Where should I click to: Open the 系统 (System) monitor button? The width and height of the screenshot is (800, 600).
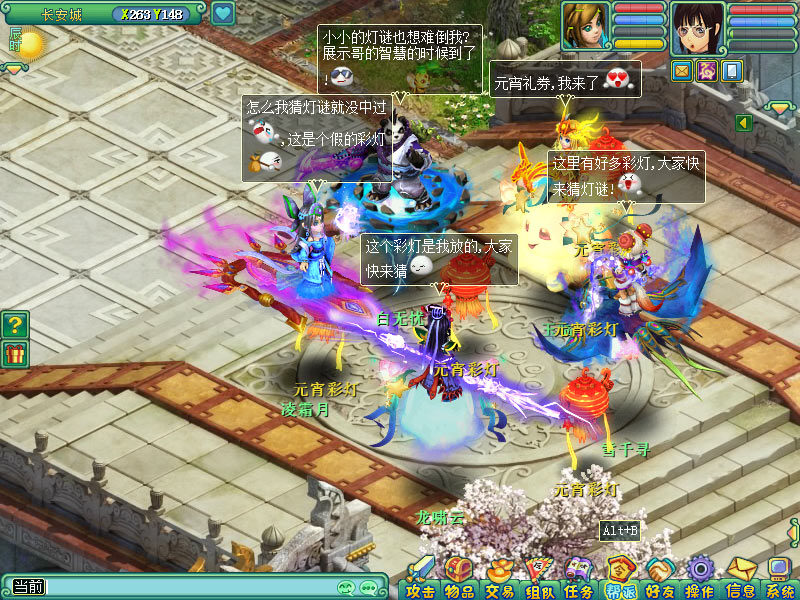(x=779, y=576)
